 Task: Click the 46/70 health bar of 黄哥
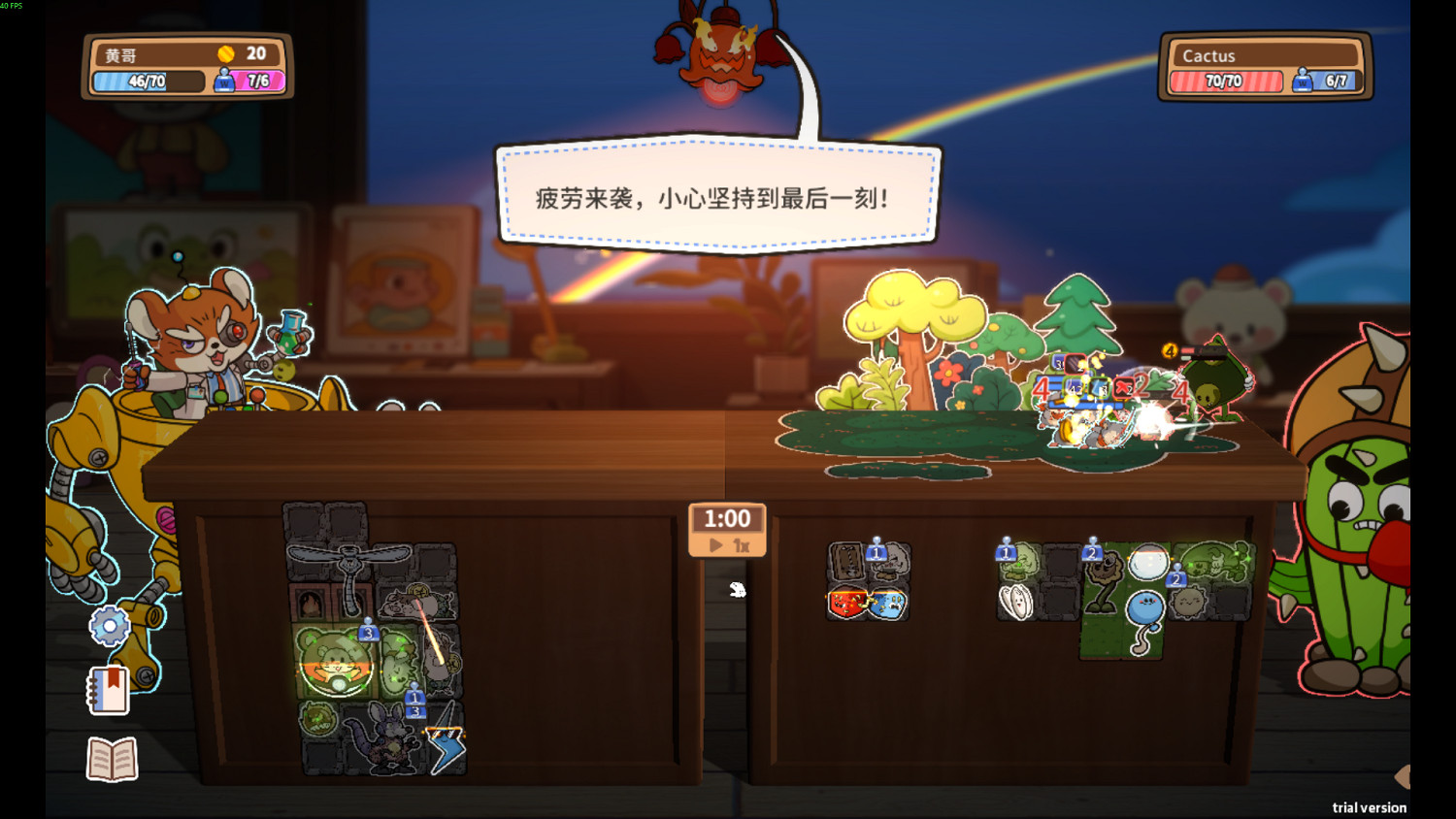pyautogui.click(x=146, y=82)
